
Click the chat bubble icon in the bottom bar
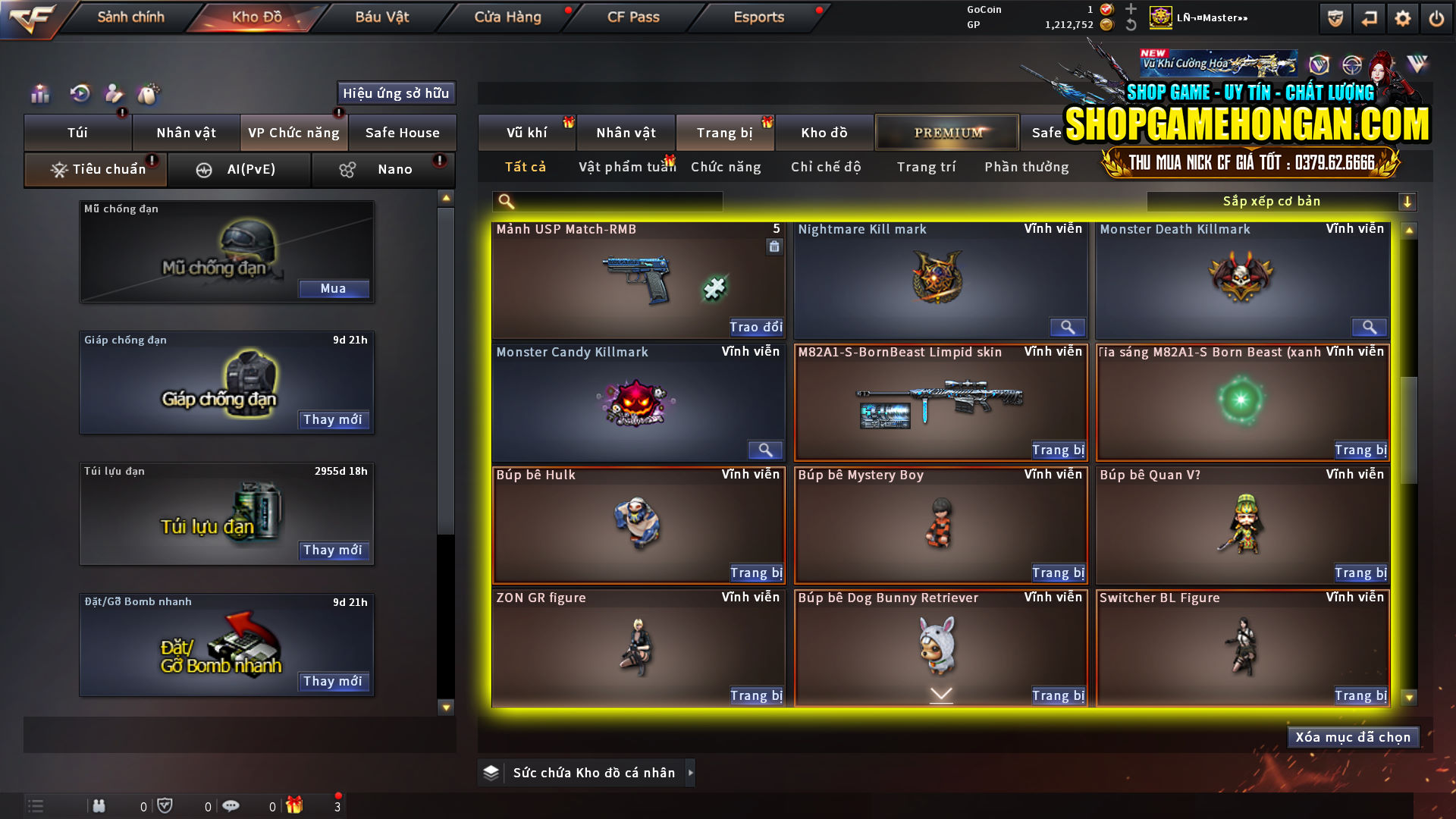tap(231, 806)
